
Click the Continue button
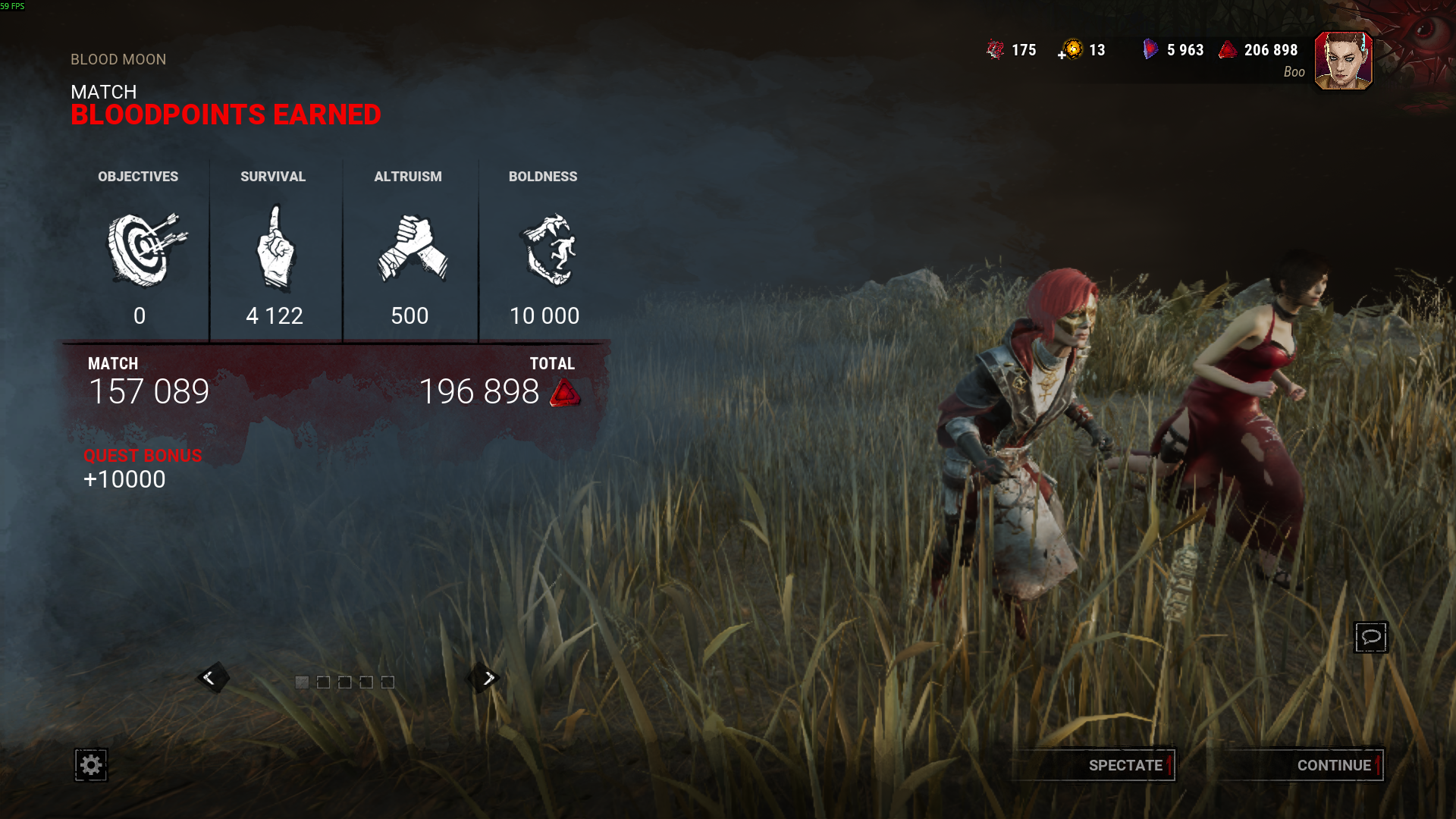coord(1333,765)
